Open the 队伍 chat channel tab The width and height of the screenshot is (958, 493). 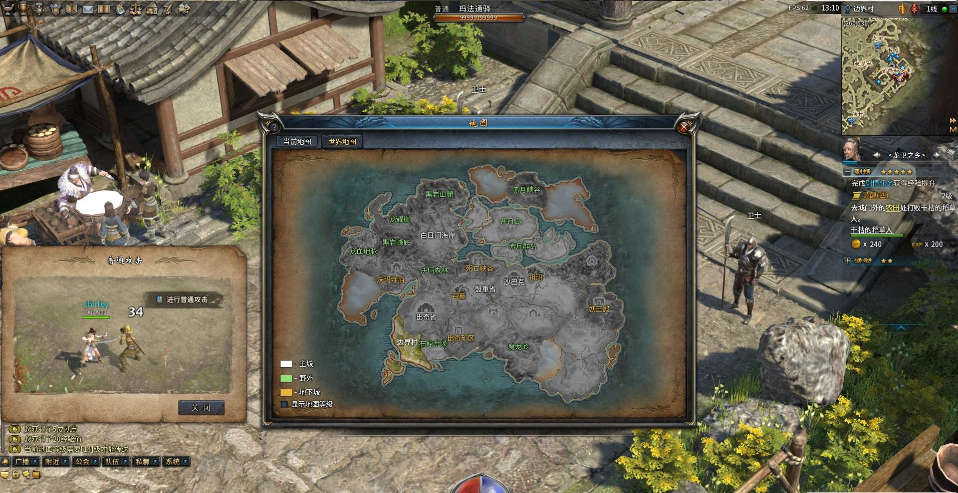click(x=112, y=462)
